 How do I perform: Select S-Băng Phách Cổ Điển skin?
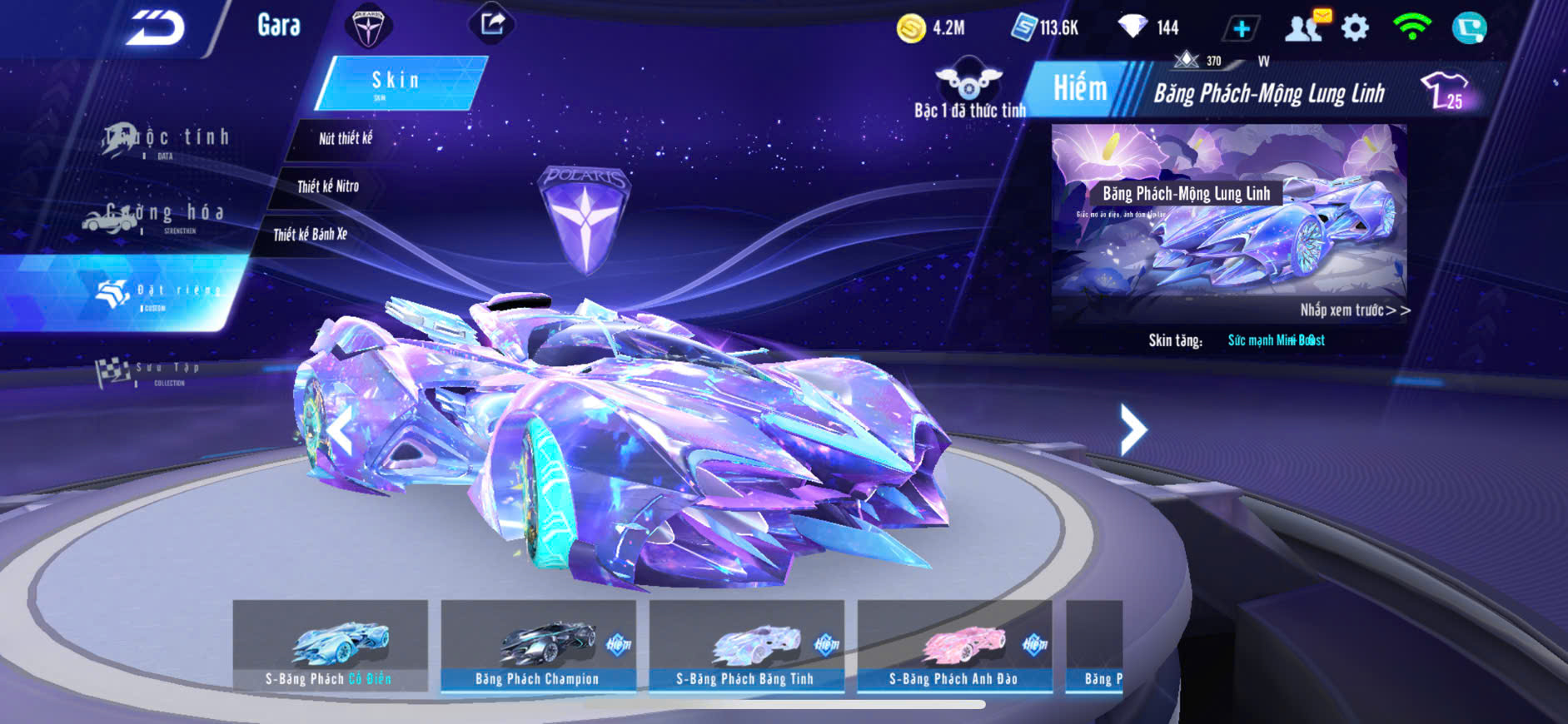(331, 647)
